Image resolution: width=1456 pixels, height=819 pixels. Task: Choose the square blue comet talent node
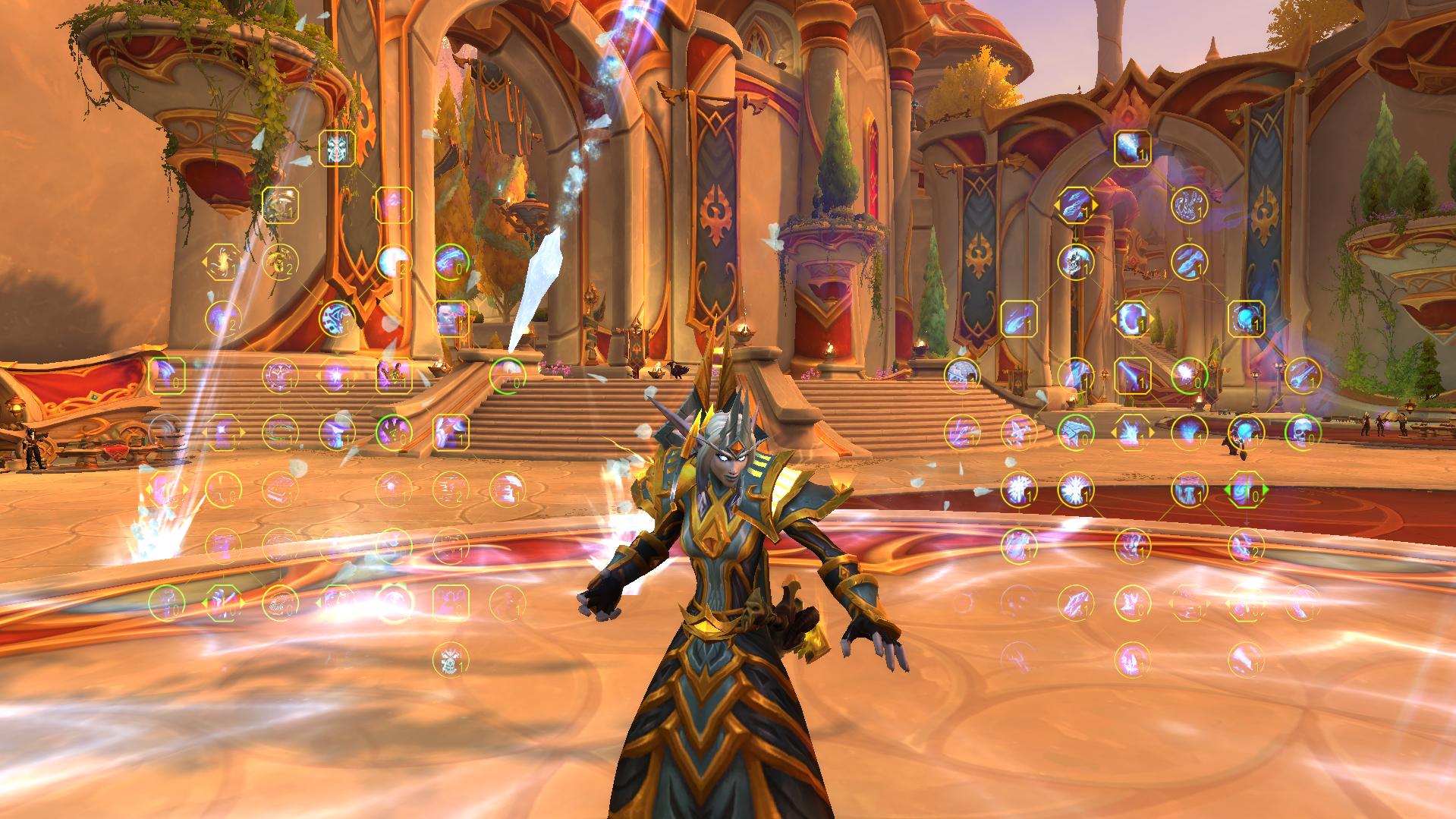tap(1018, 318)
